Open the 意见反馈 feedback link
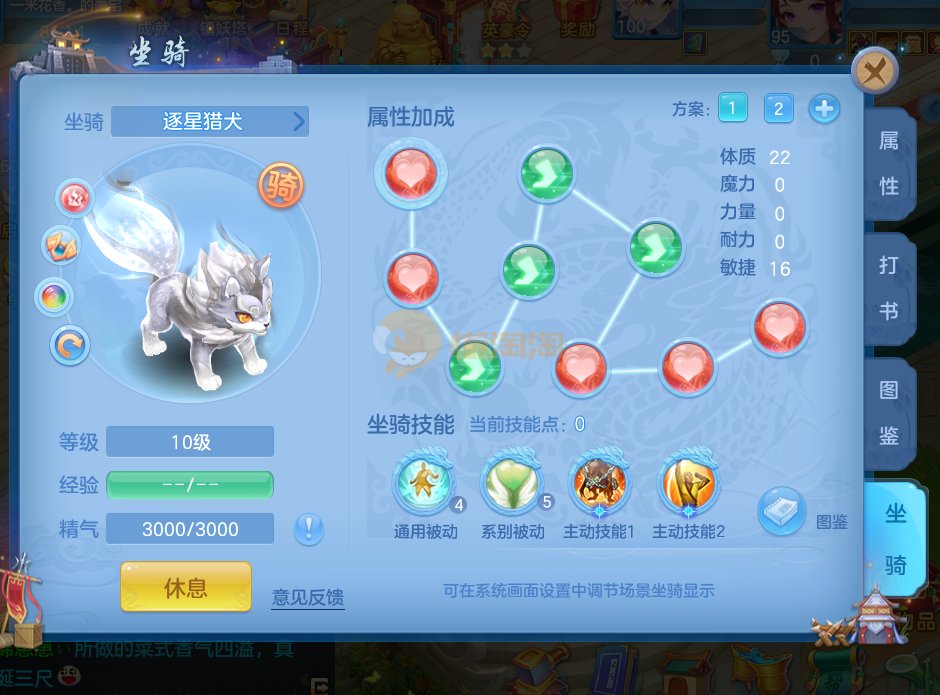Image resolution: width=940 pixels, height=695 pixels. (308, 598)
